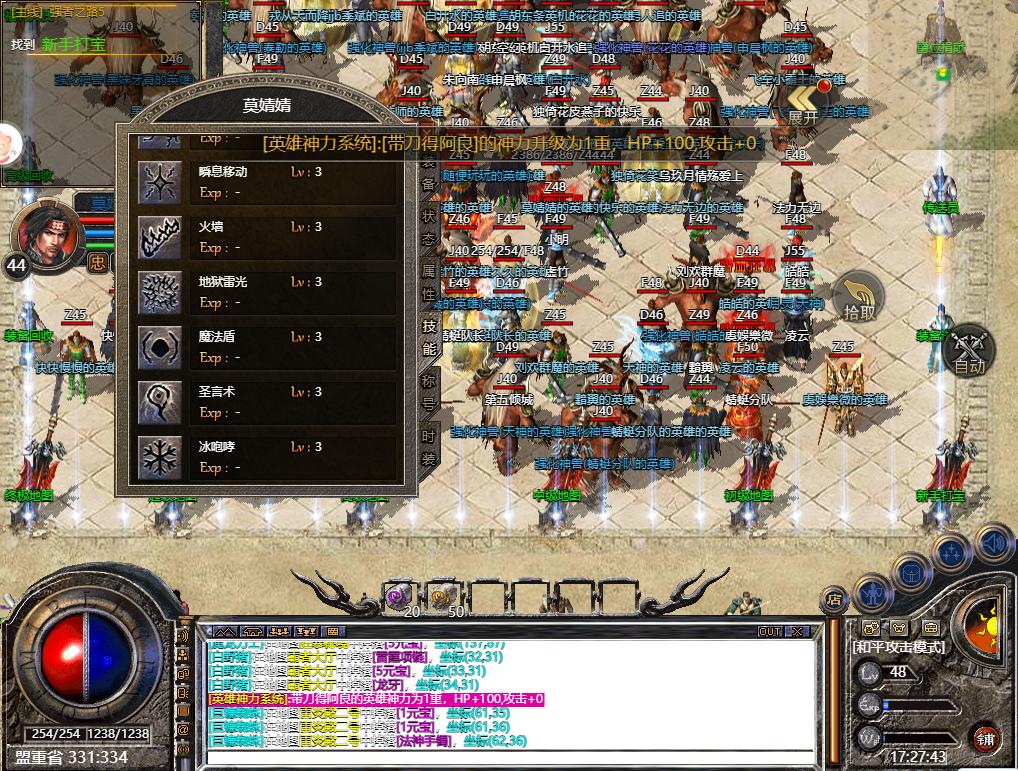Pick the 圣言术 skill in the list
Image resolution: width=1018 pixels, height=771 pixels.
[217, 392]
